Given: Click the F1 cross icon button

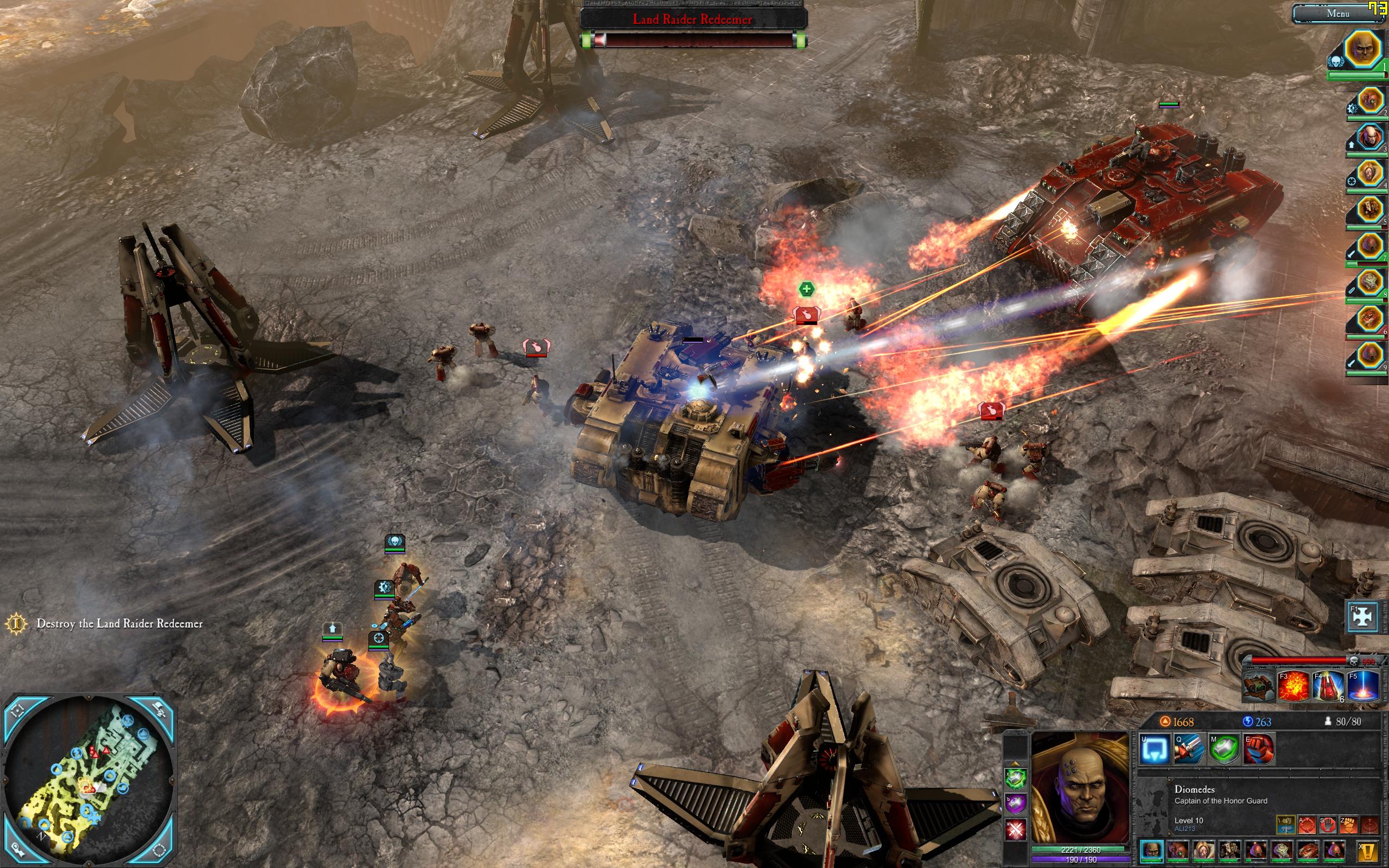Looking at the screenshot, I should click(1362, 616).
